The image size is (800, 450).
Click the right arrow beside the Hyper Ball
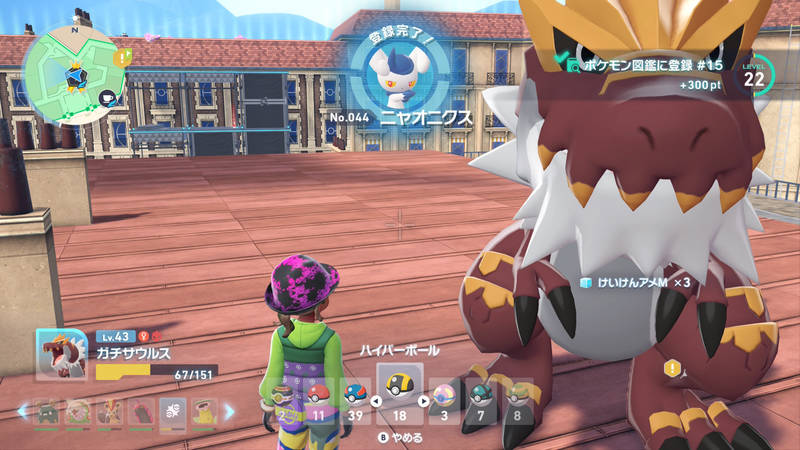click(423, 402)
